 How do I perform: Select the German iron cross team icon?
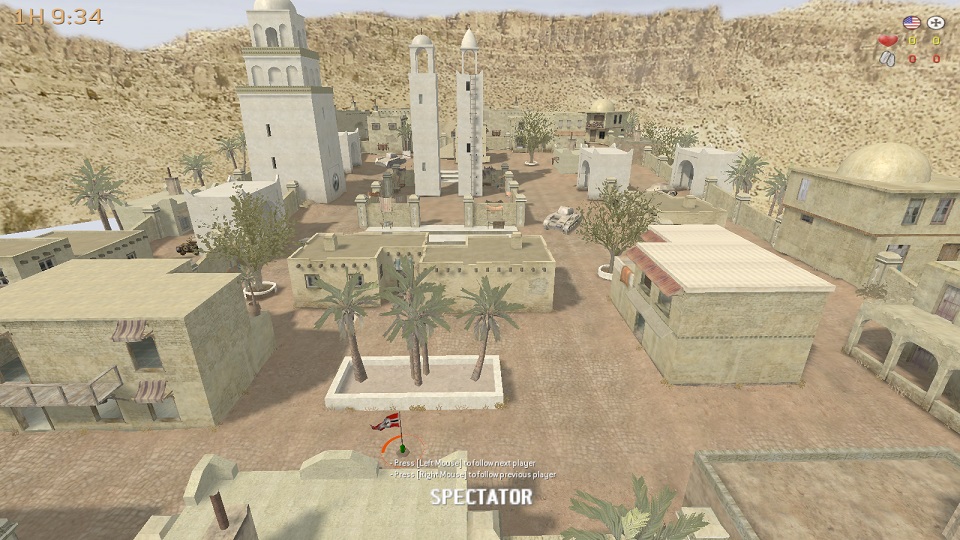click(x=936, y=22)
